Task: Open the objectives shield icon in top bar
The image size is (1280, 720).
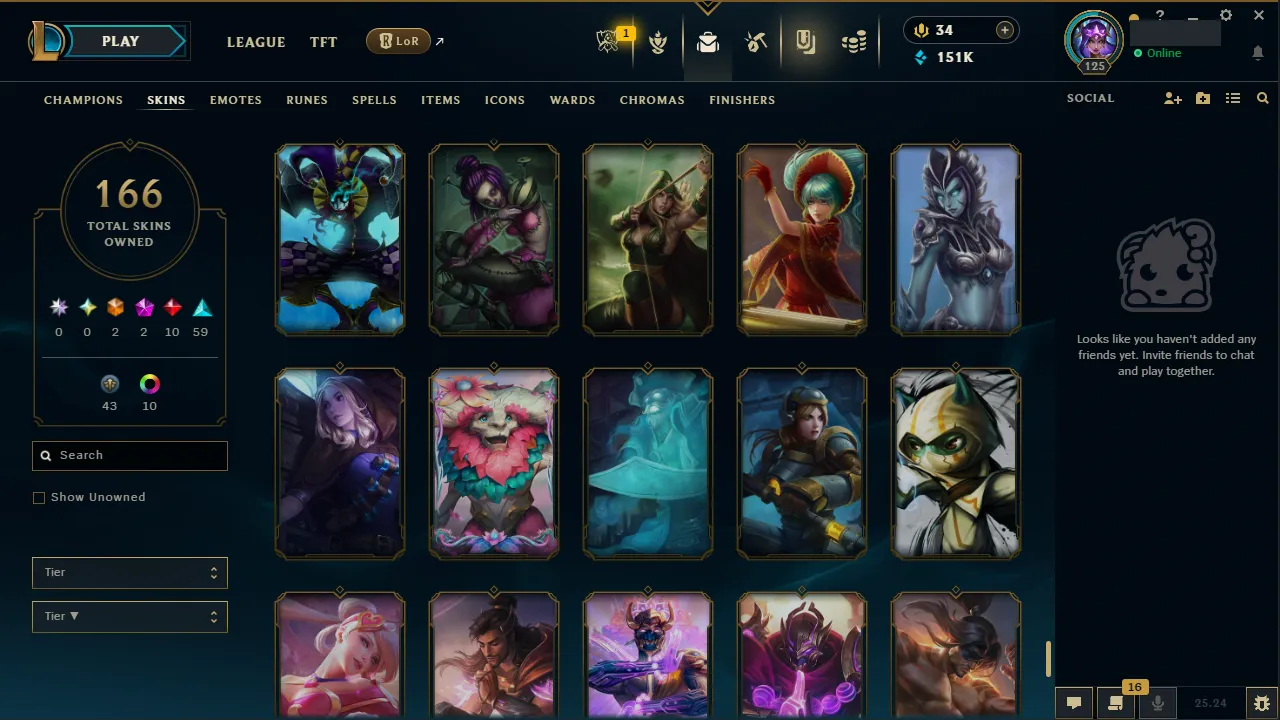Action: tap(658, 42)
